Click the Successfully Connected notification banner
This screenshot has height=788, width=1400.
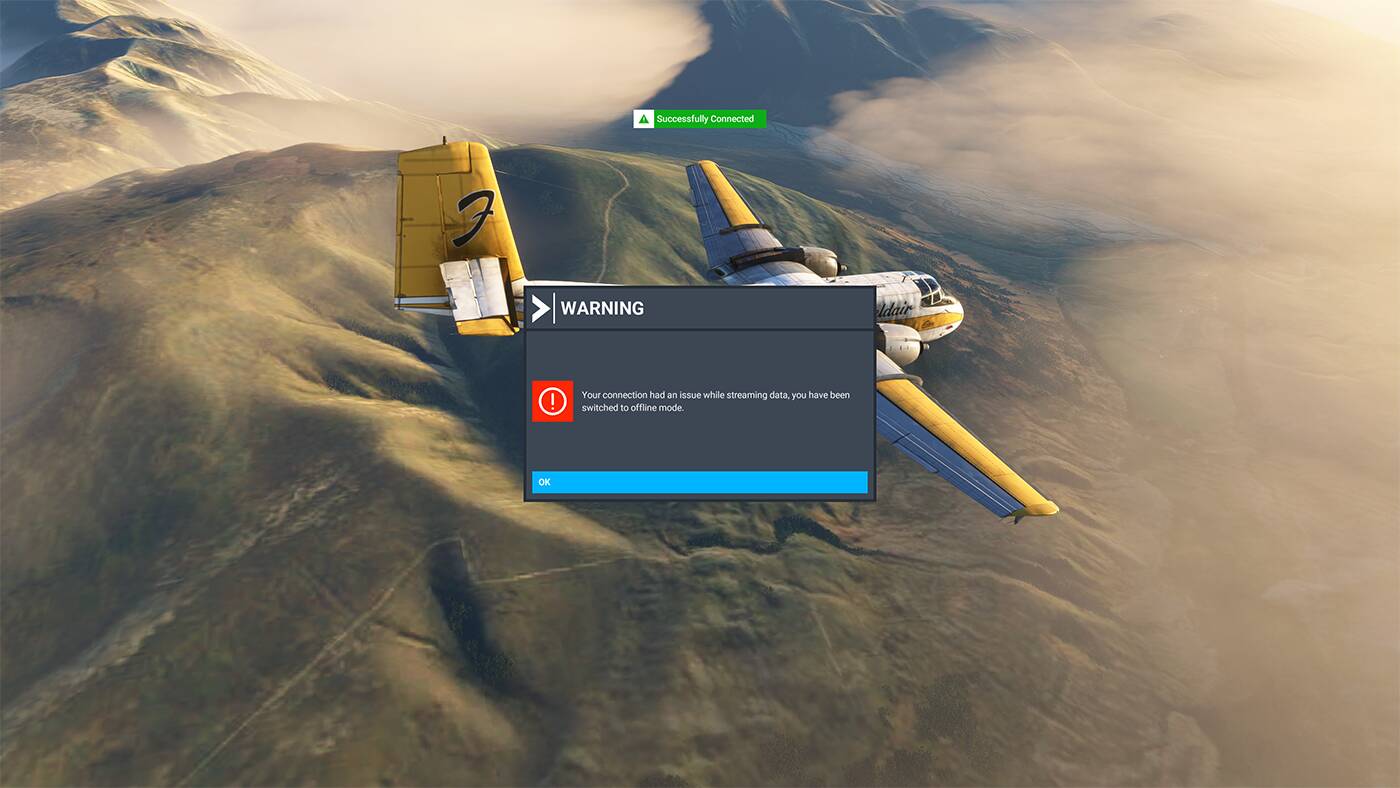pyautogui.click(x=700, y=119)
